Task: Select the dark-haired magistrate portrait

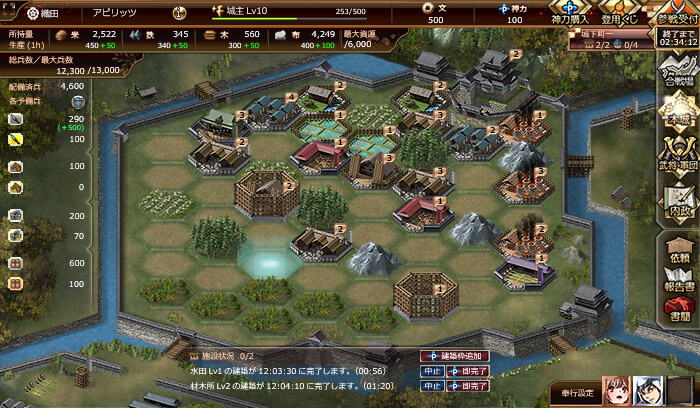Action: (650, 391)
